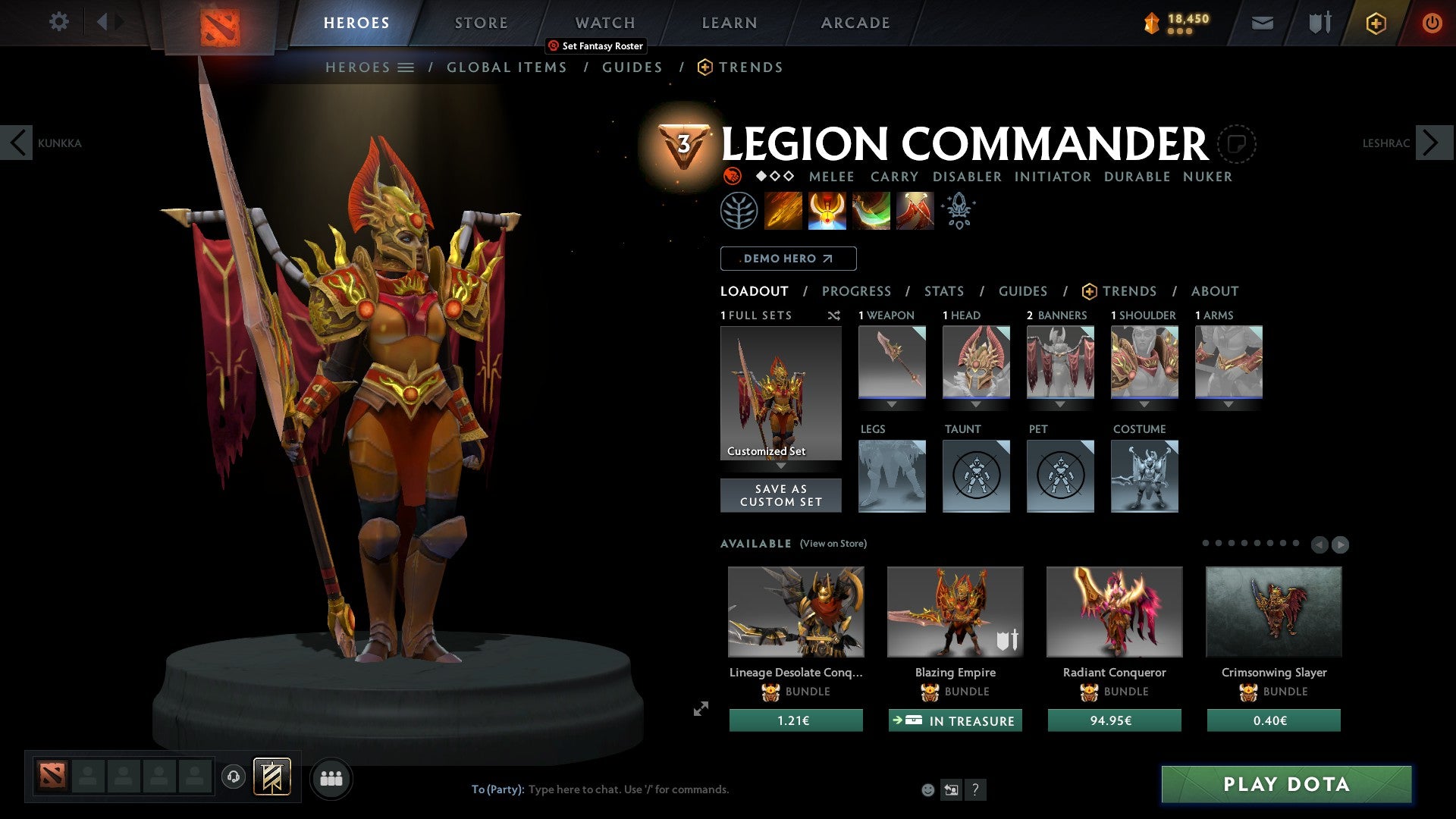
Task: Open the Dota Plus hexagon icon
Action: (1375, 23)
